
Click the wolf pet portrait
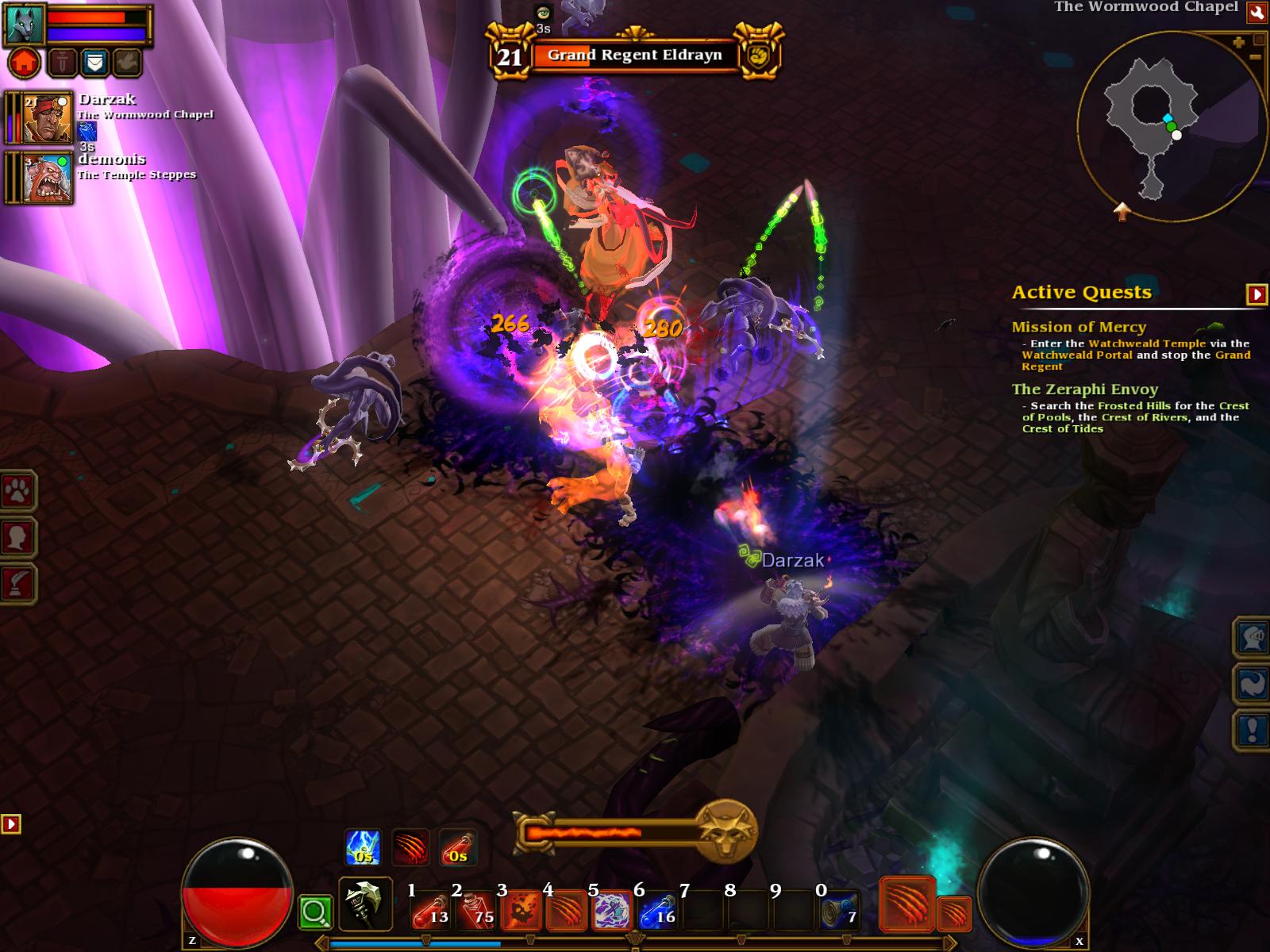pyautogui.click(x=25, y=23)
